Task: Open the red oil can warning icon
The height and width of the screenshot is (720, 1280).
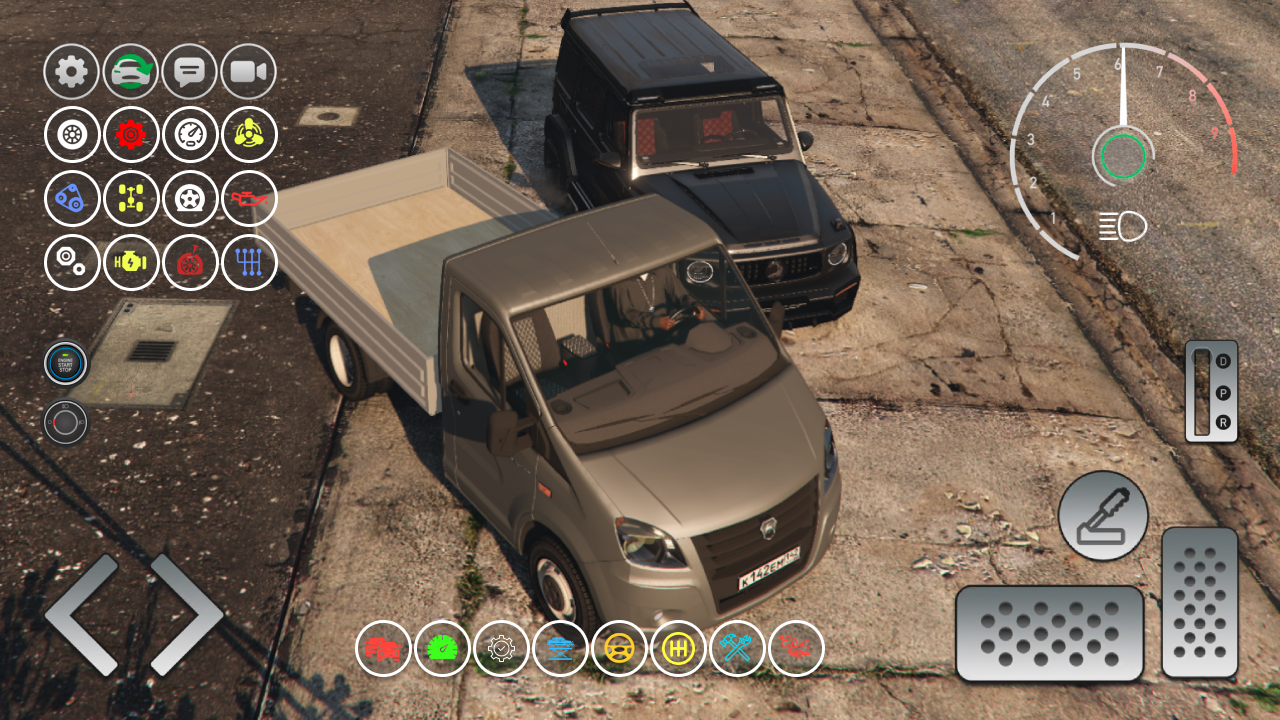Action: tap(249, 199)
